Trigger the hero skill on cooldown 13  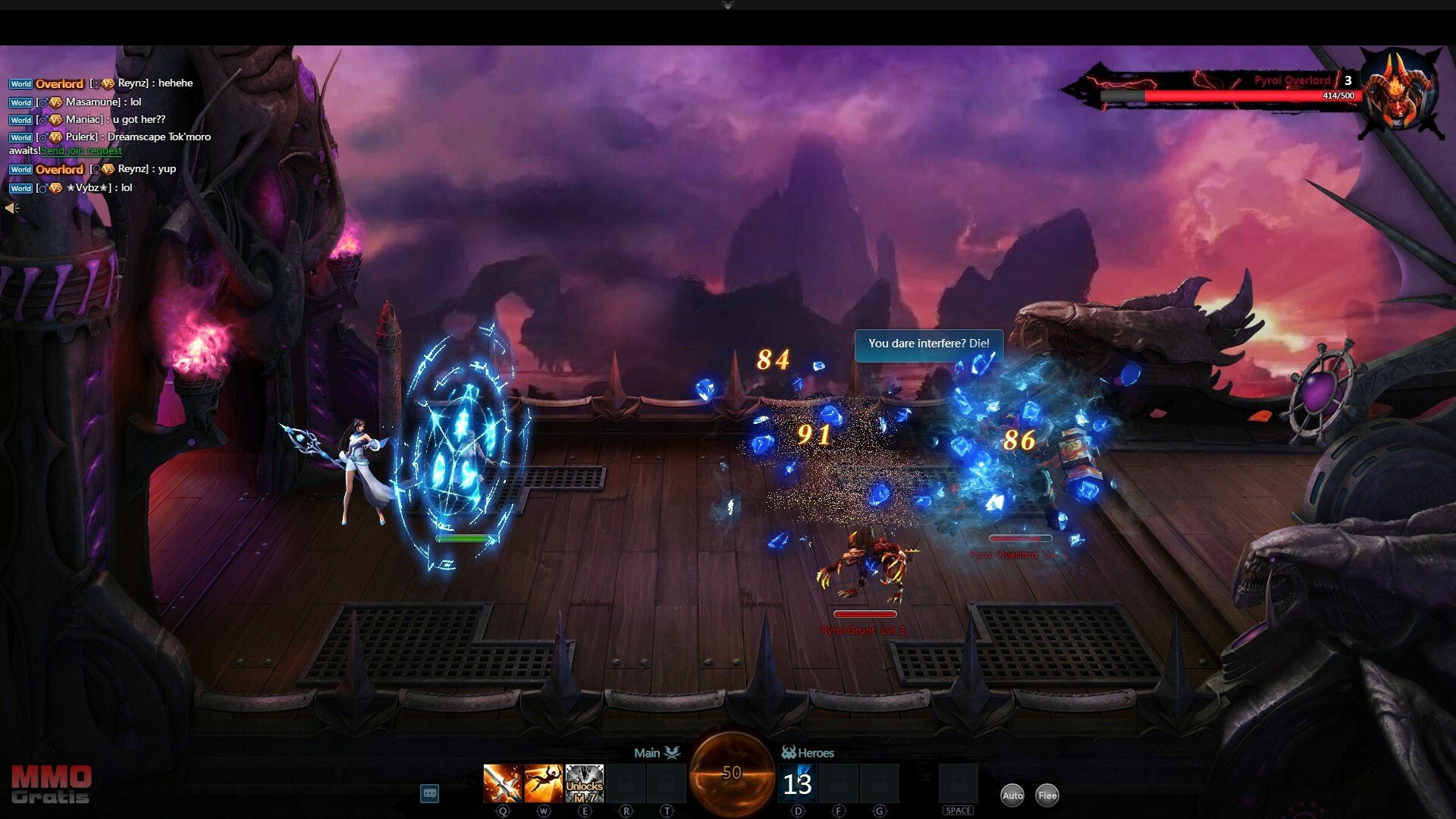[x=798, y=783]
